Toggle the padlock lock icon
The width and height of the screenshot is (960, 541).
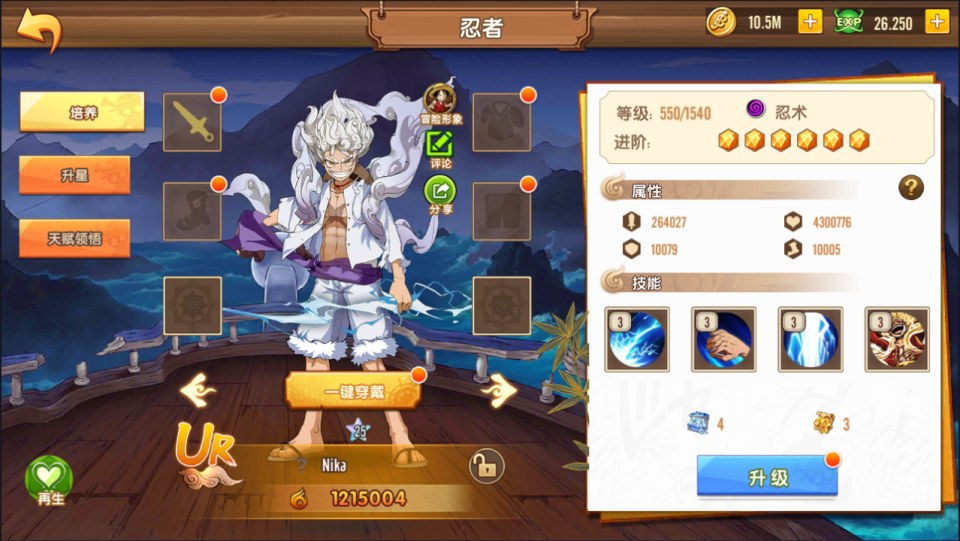point(484,465)
